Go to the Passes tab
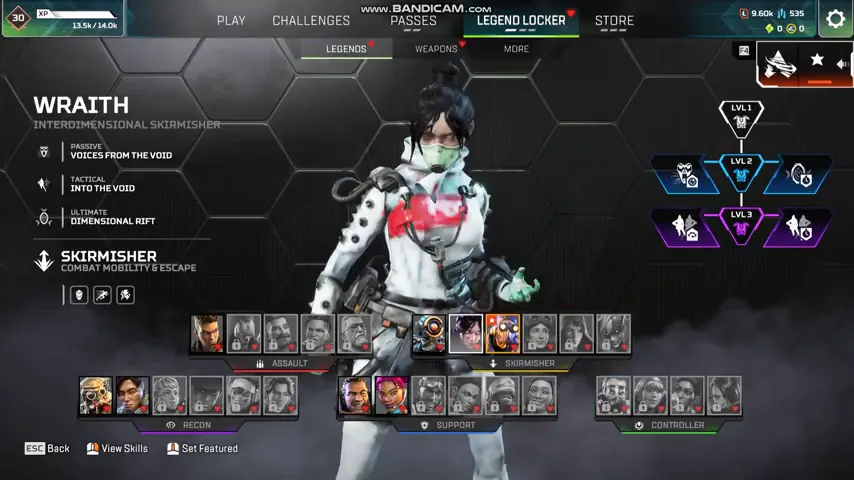The height and width of the screenshot is (480, 854). [413, 20]
